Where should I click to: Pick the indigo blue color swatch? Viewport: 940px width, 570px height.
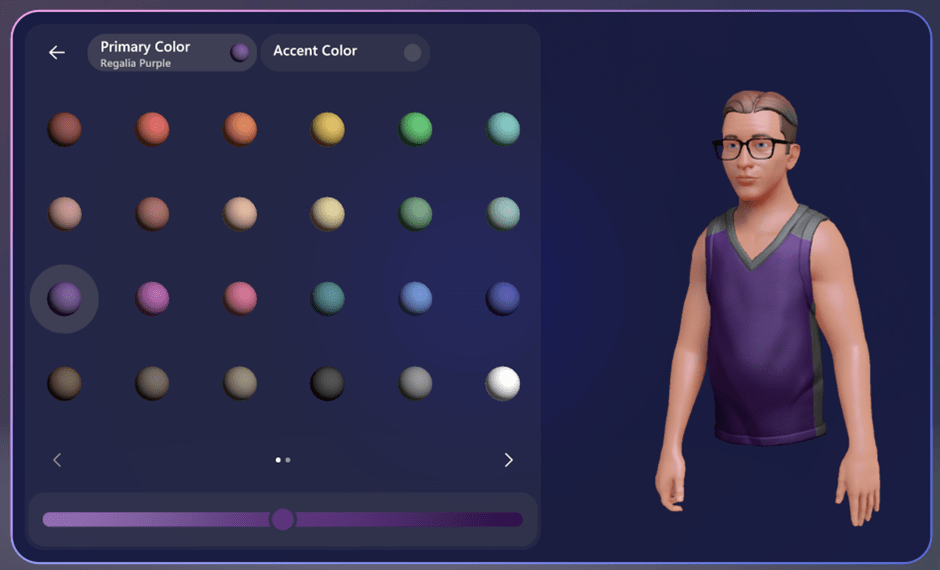point(502,298)
